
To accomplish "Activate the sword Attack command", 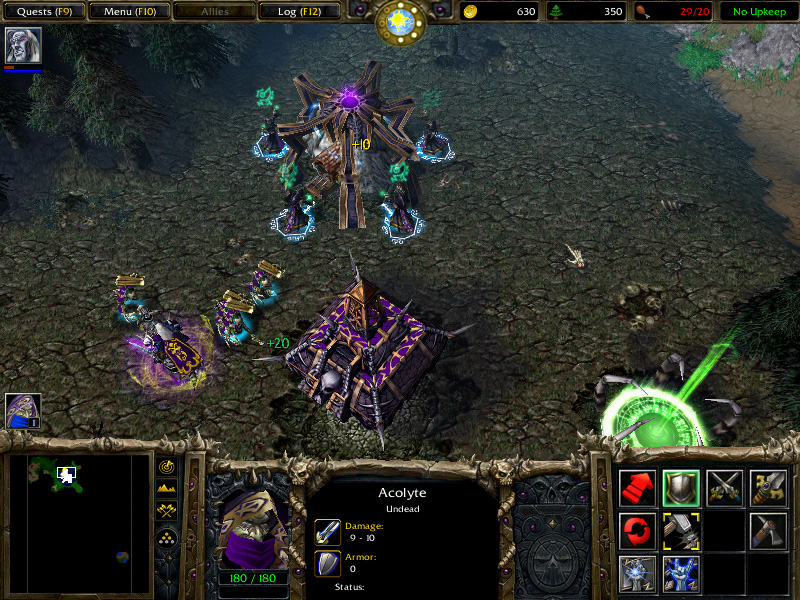I will (x=769, y=487).
